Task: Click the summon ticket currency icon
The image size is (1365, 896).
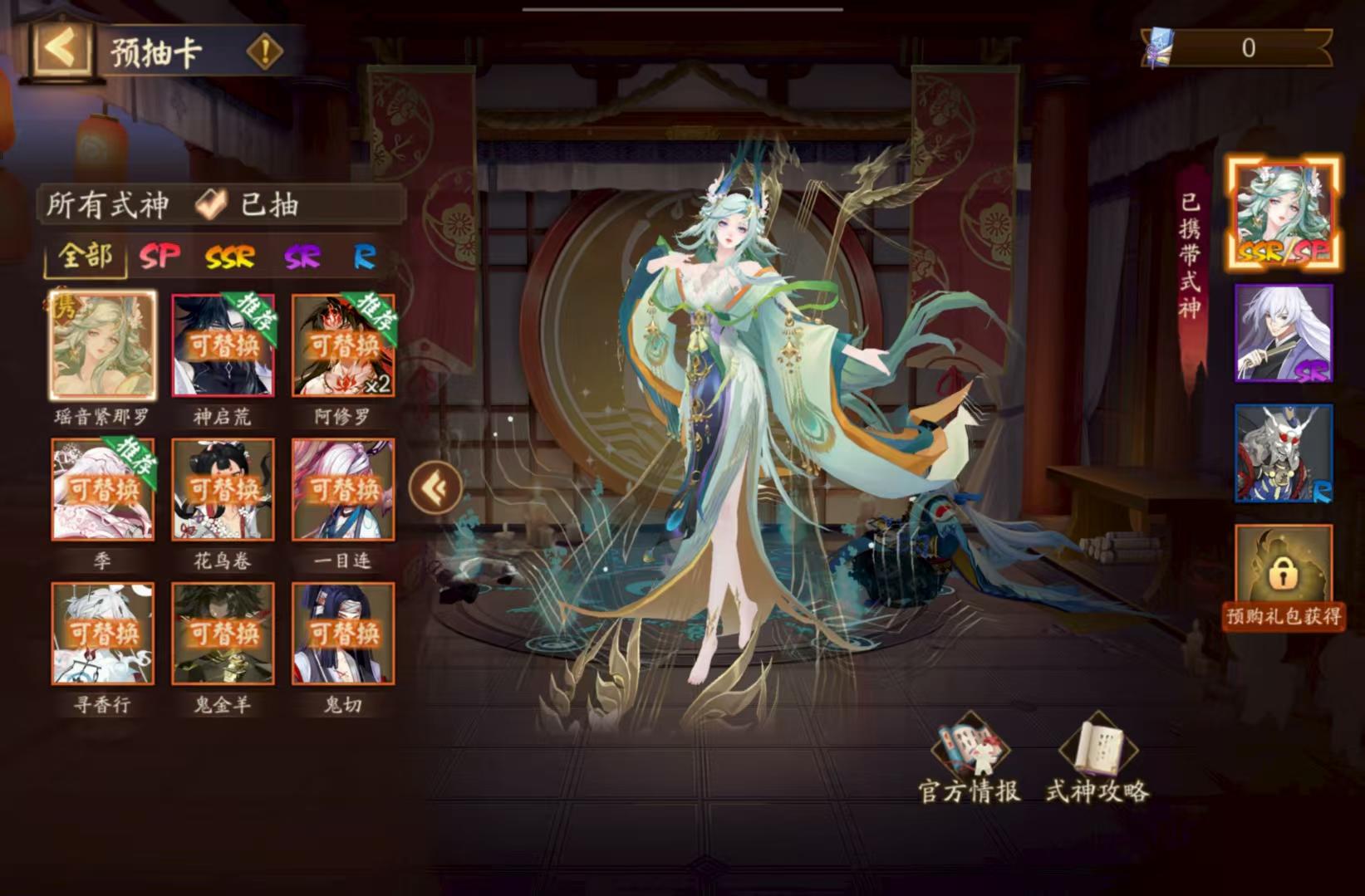Action: click(x=1160, y=47)
